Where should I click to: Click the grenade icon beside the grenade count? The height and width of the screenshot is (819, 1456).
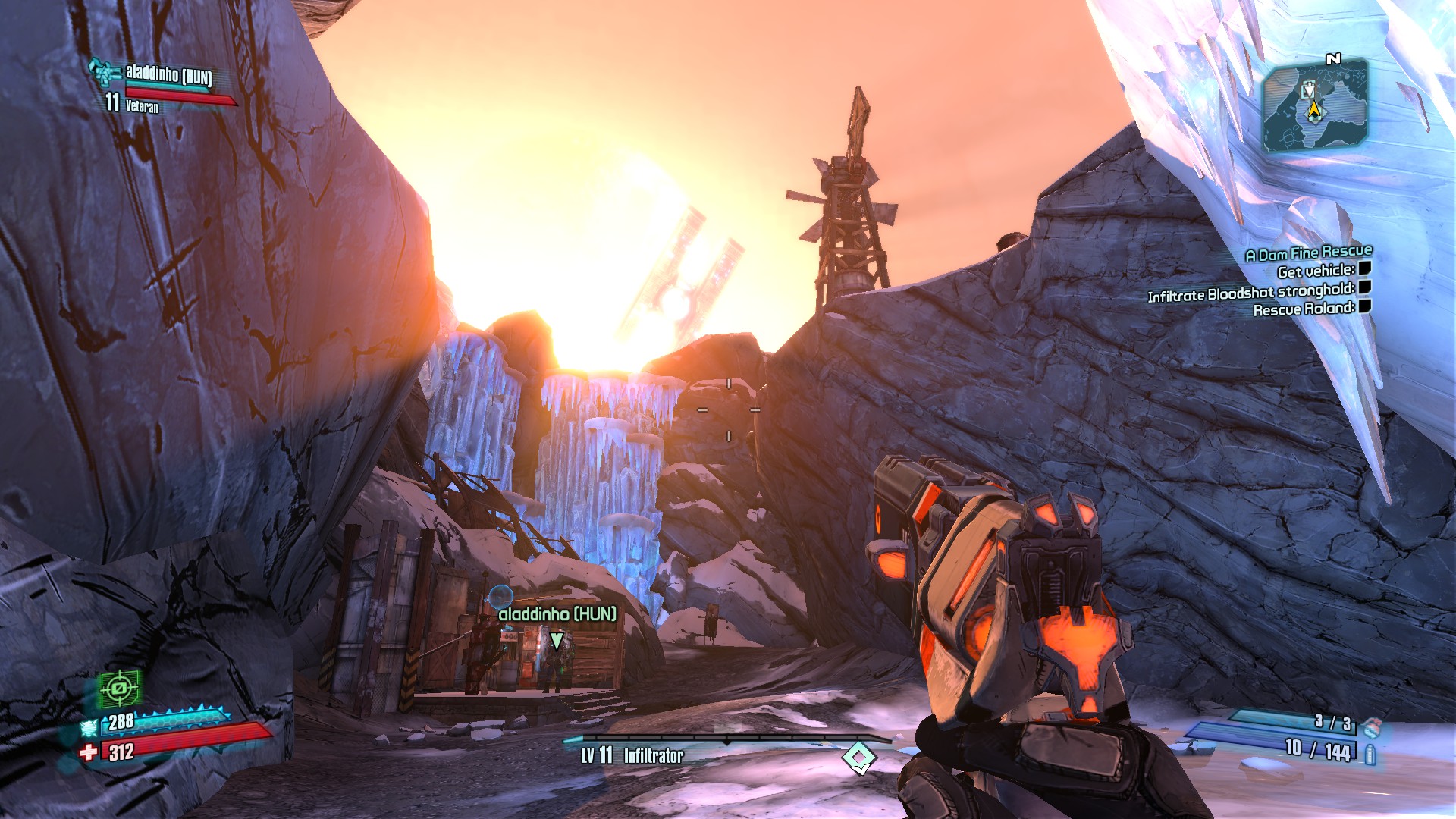pyautogui.click(x=1372, y=727)
